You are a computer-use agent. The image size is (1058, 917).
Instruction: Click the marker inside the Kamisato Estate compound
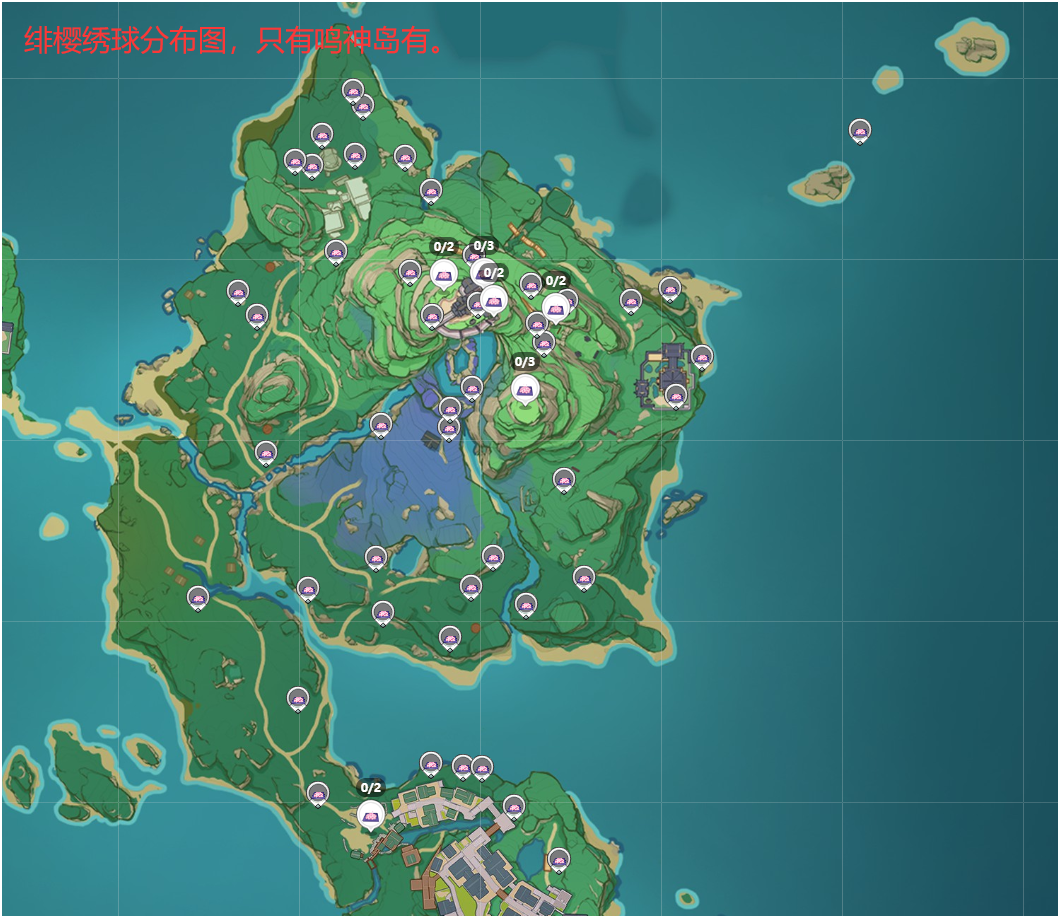(x=676, y=395)
